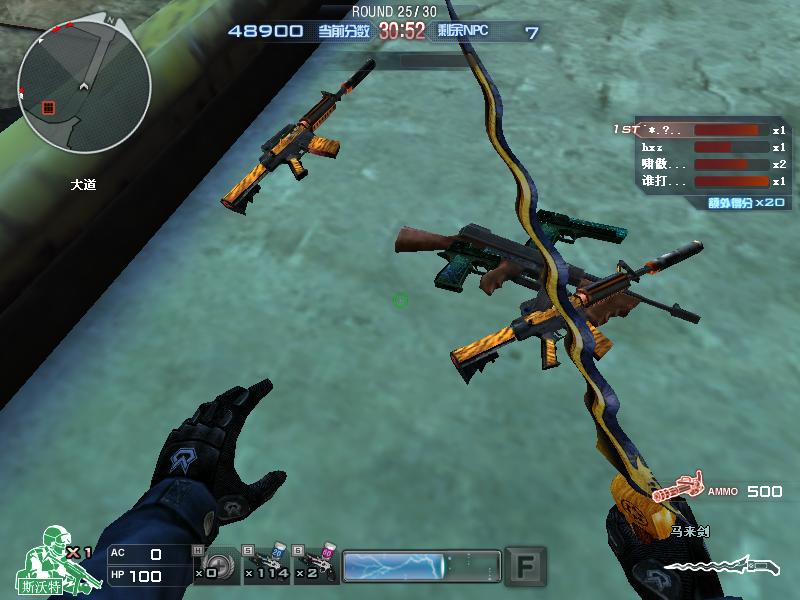The image size is (800, 600).
Task: Select the player row showing x2
Action: pyautogui.click(x=700, y=164)
